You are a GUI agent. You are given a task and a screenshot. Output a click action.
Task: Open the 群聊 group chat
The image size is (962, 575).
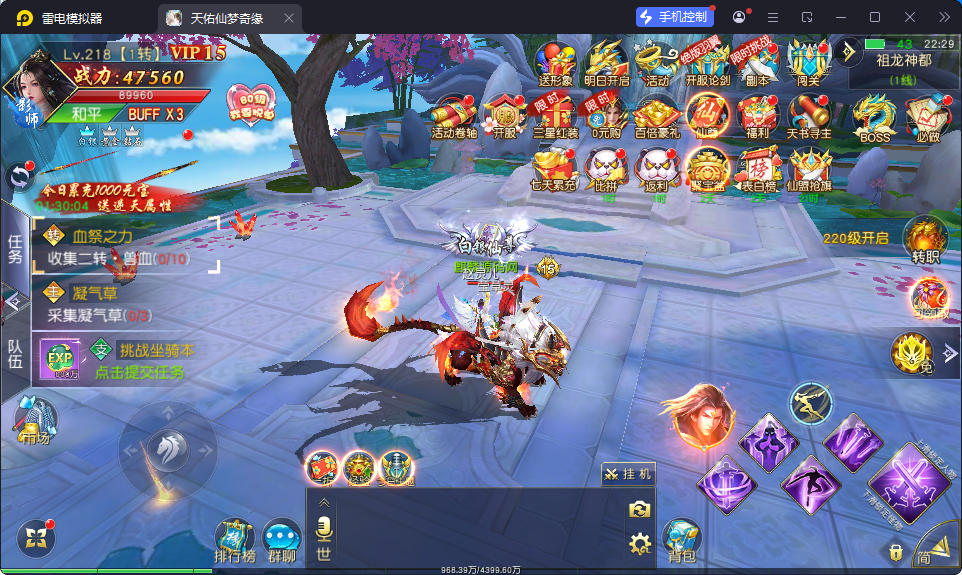click(x=282, y=540)
